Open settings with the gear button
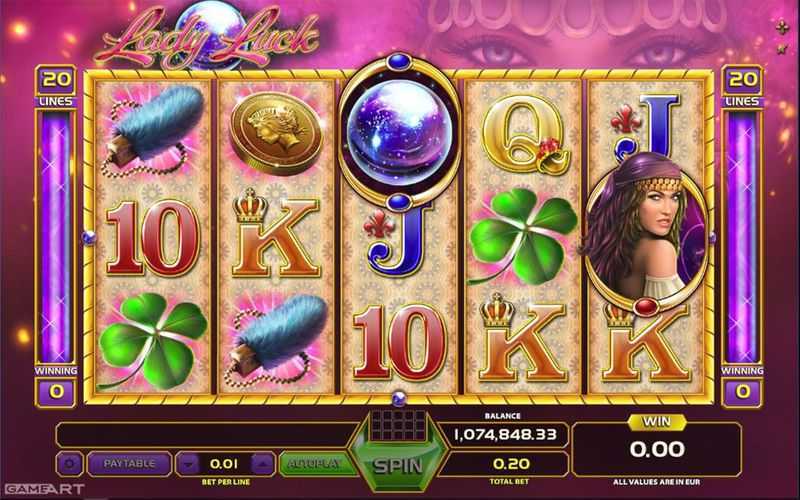Screen dimensions: 800x500 pyautogui.click(x=69, y=464)
